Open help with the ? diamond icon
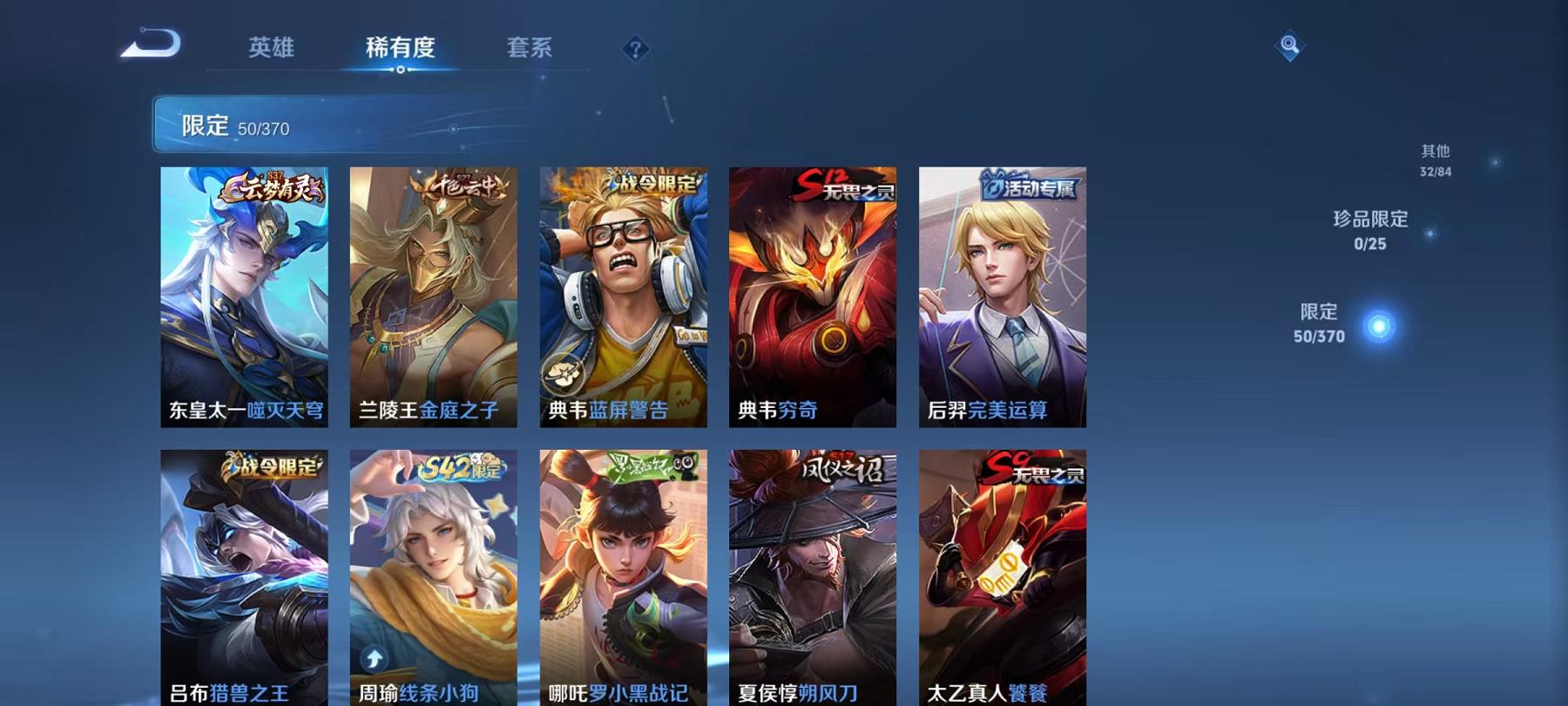The height and width of the screenshot is (706, 1568). coord(636,50)
